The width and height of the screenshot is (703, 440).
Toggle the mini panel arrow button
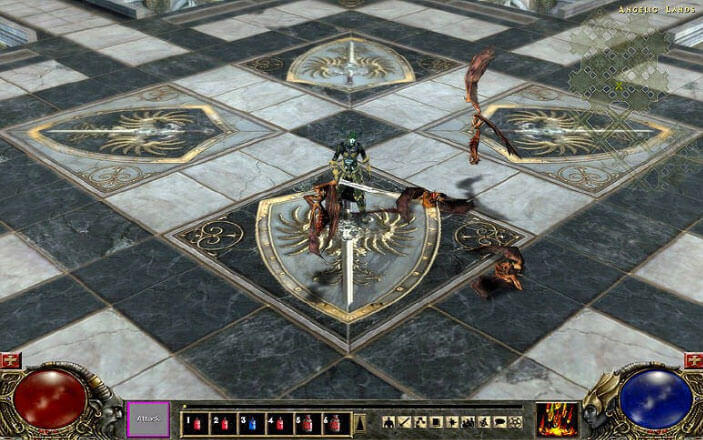click(361, 422)
